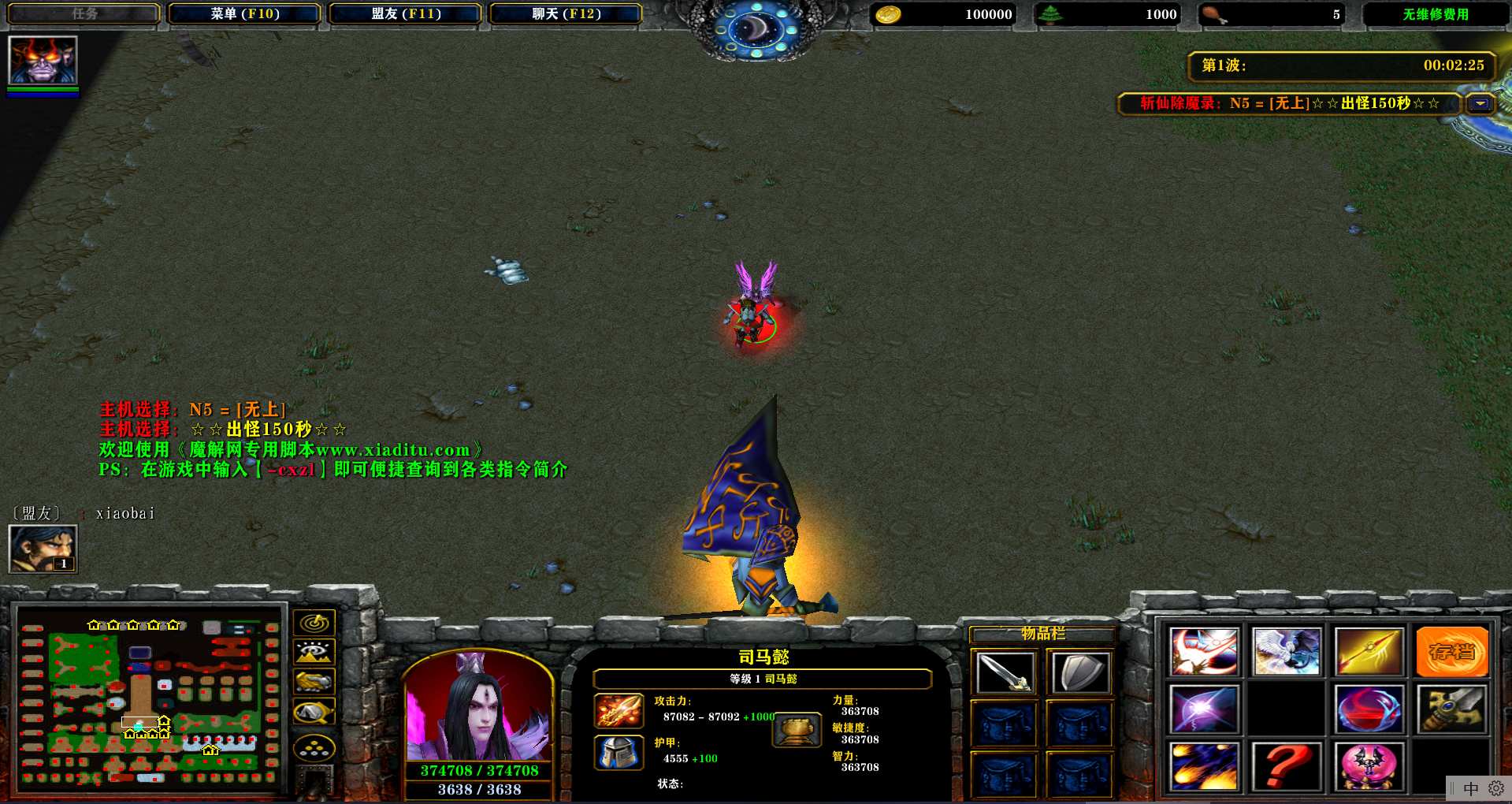Select the hero icon at top left
Image resolution: width=1512 pixels, height=804 pixels.
coord(43,60)
